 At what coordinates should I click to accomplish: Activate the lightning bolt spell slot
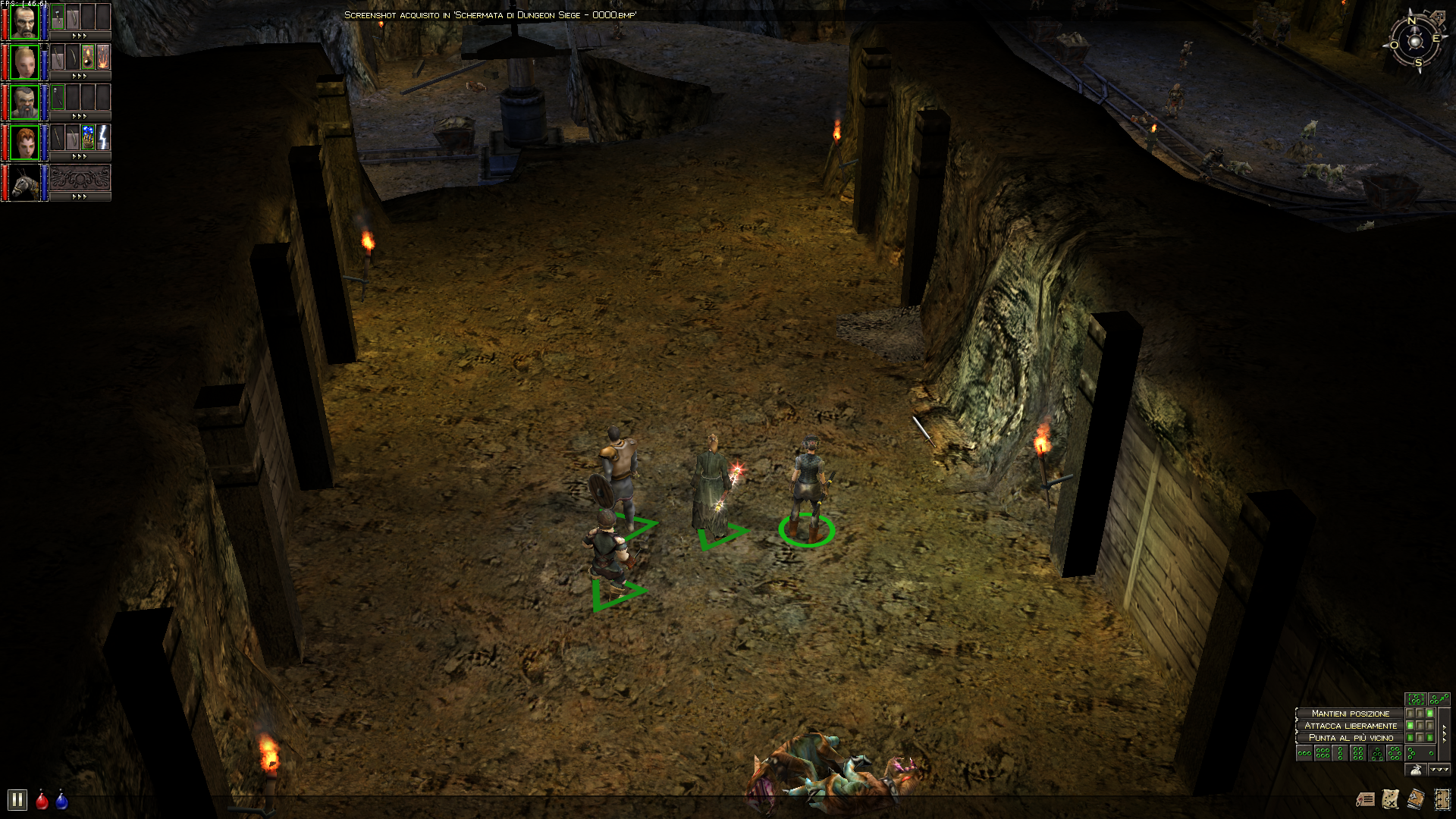[103, 137]
